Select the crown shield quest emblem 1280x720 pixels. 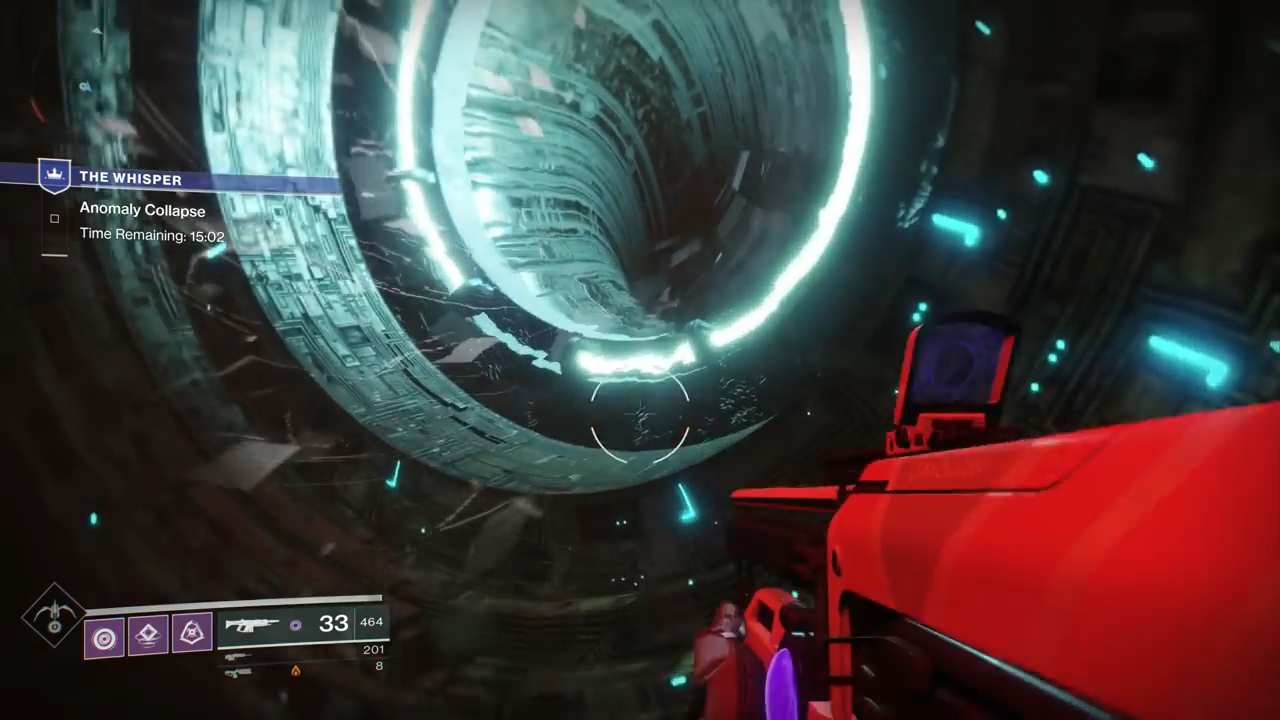click(54, 176)
